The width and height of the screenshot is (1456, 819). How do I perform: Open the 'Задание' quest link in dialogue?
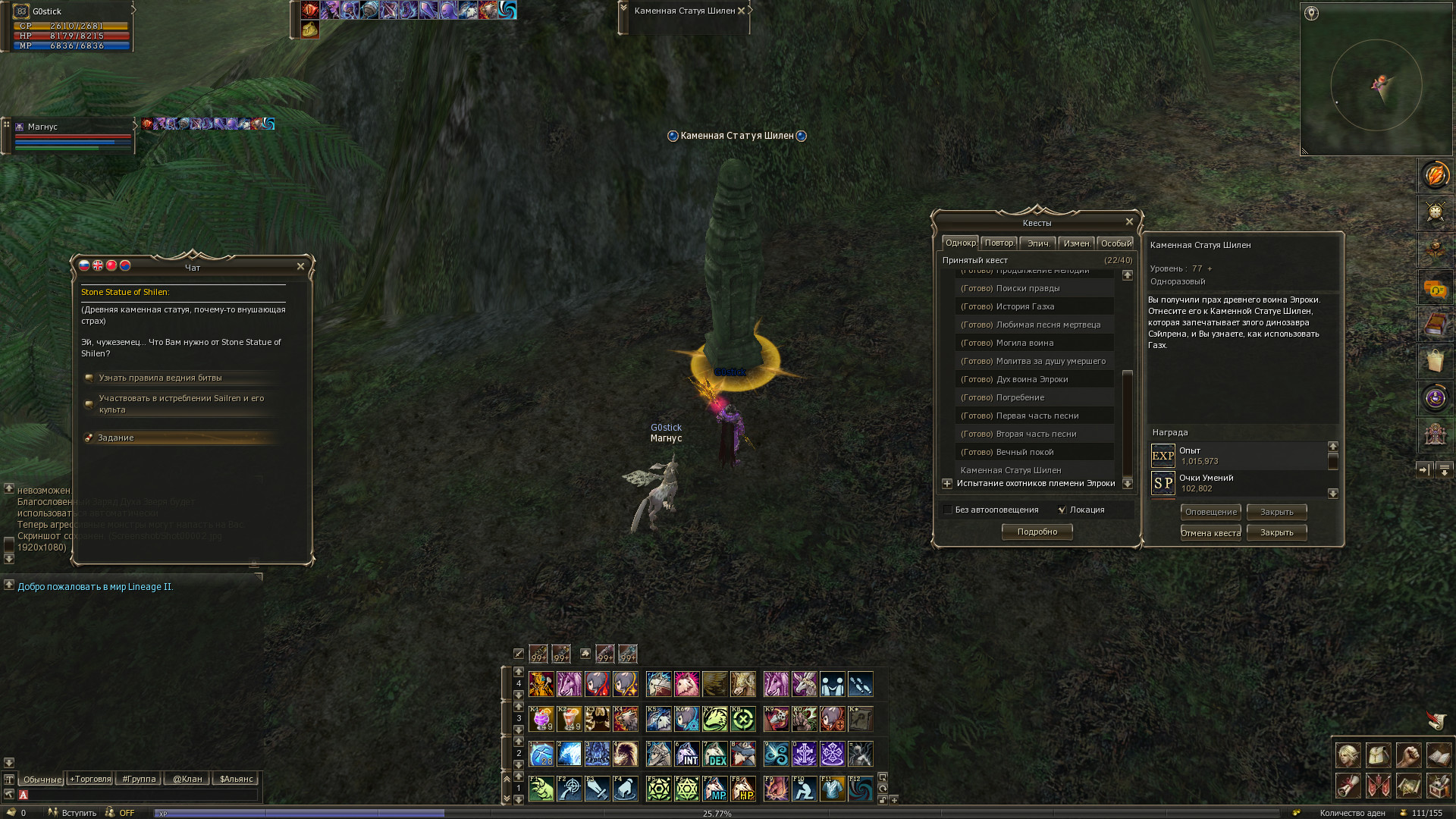click(x=116, y=438)
